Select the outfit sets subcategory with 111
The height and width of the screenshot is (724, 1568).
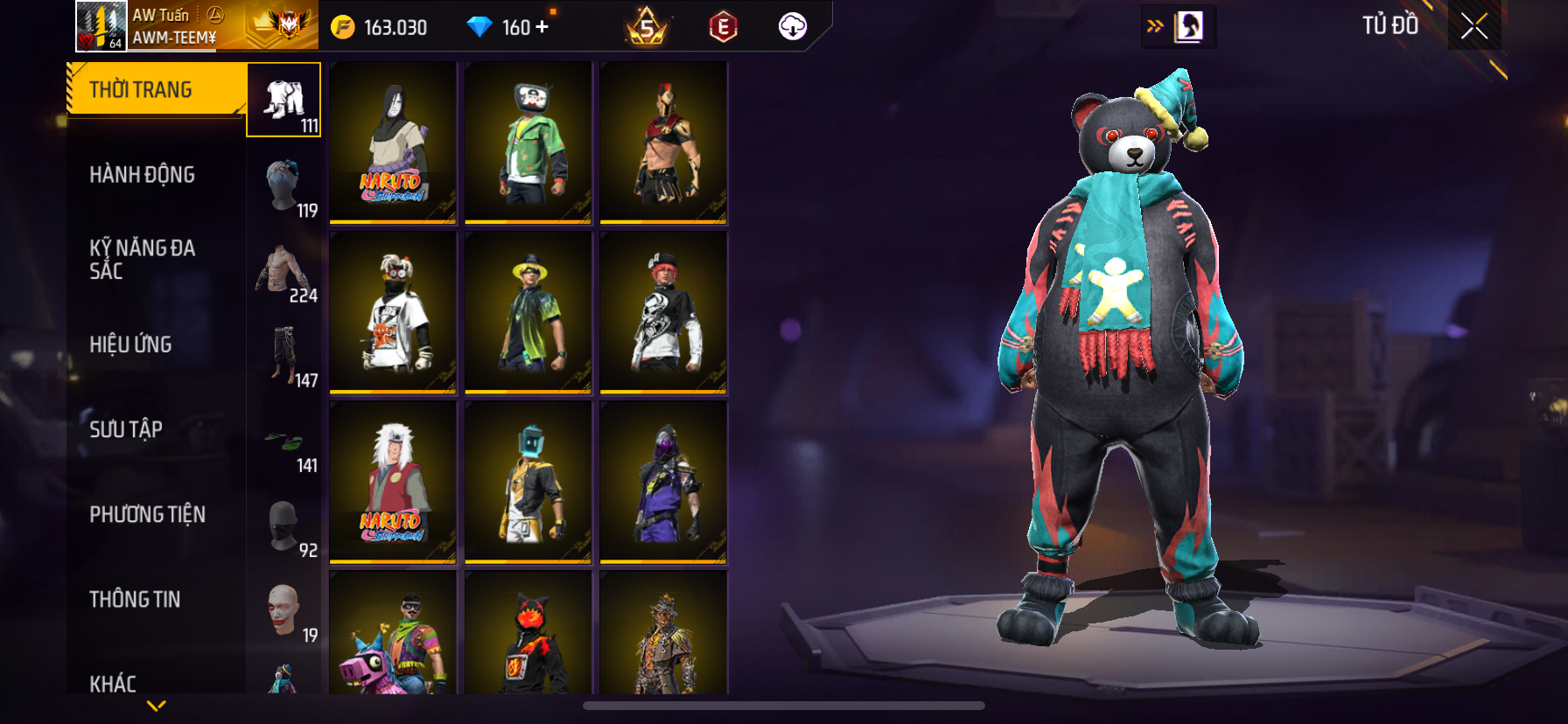coord(284,101)
